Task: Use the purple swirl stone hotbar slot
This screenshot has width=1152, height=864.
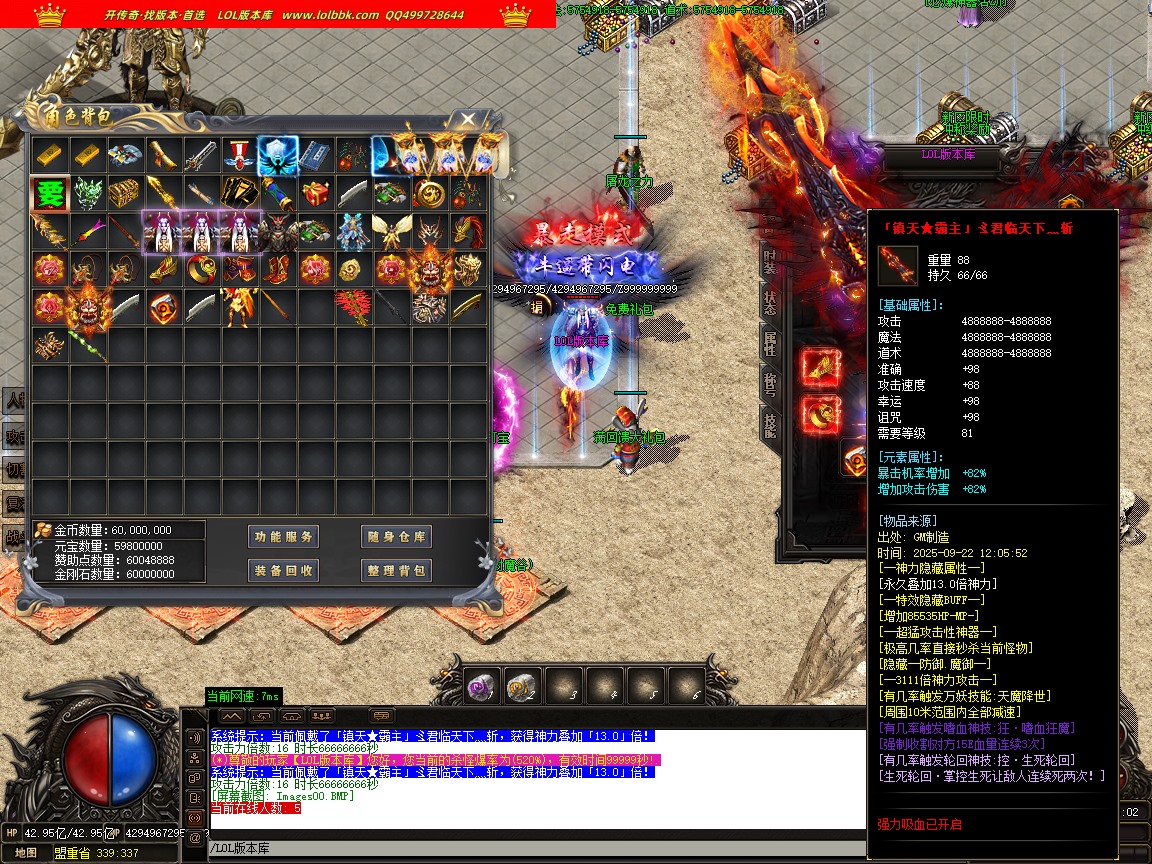Action: (482, 687)
